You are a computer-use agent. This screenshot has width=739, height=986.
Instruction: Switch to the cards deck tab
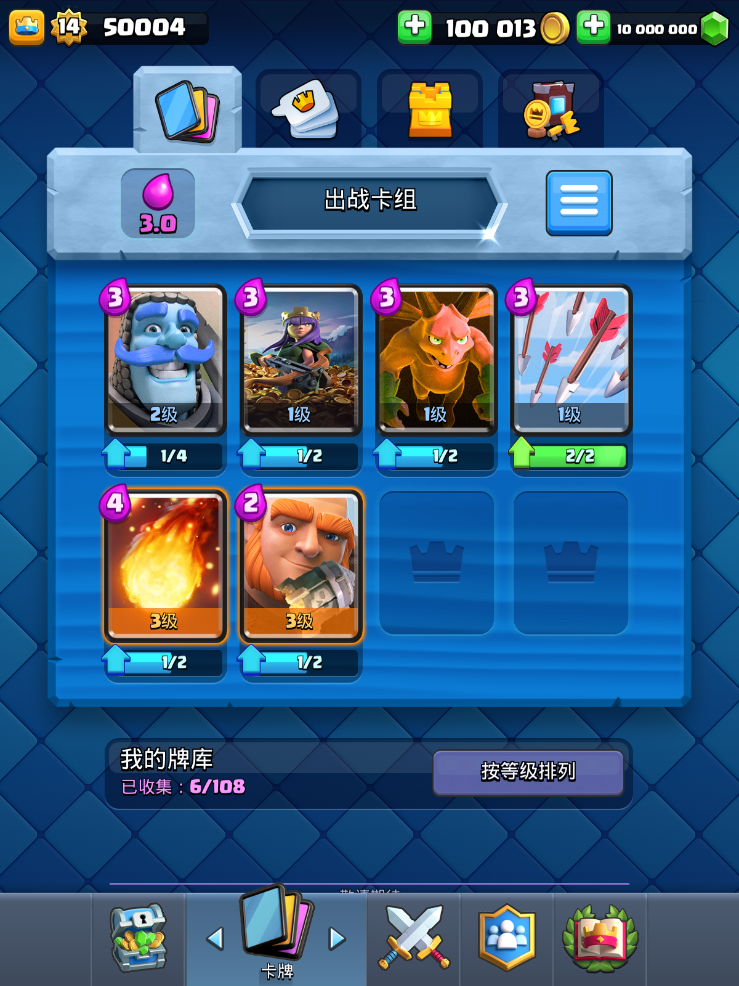point(187,110)
